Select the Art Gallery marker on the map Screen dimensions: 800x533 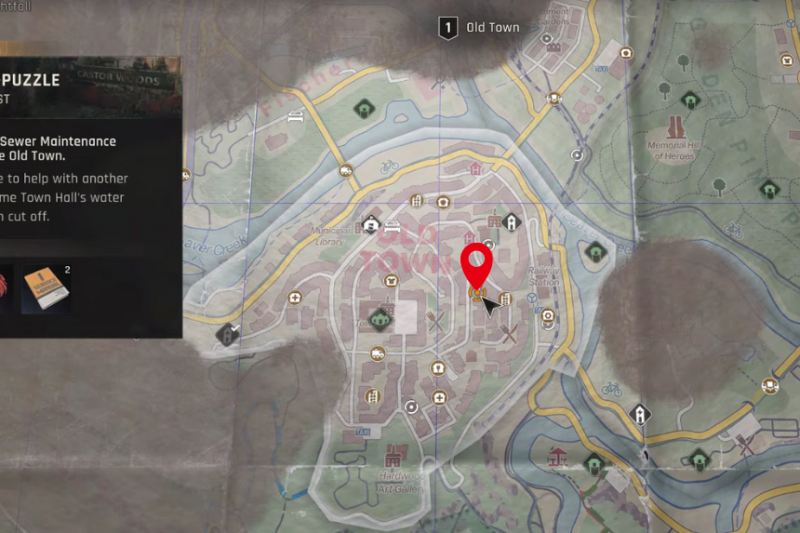tap(392, 455)
